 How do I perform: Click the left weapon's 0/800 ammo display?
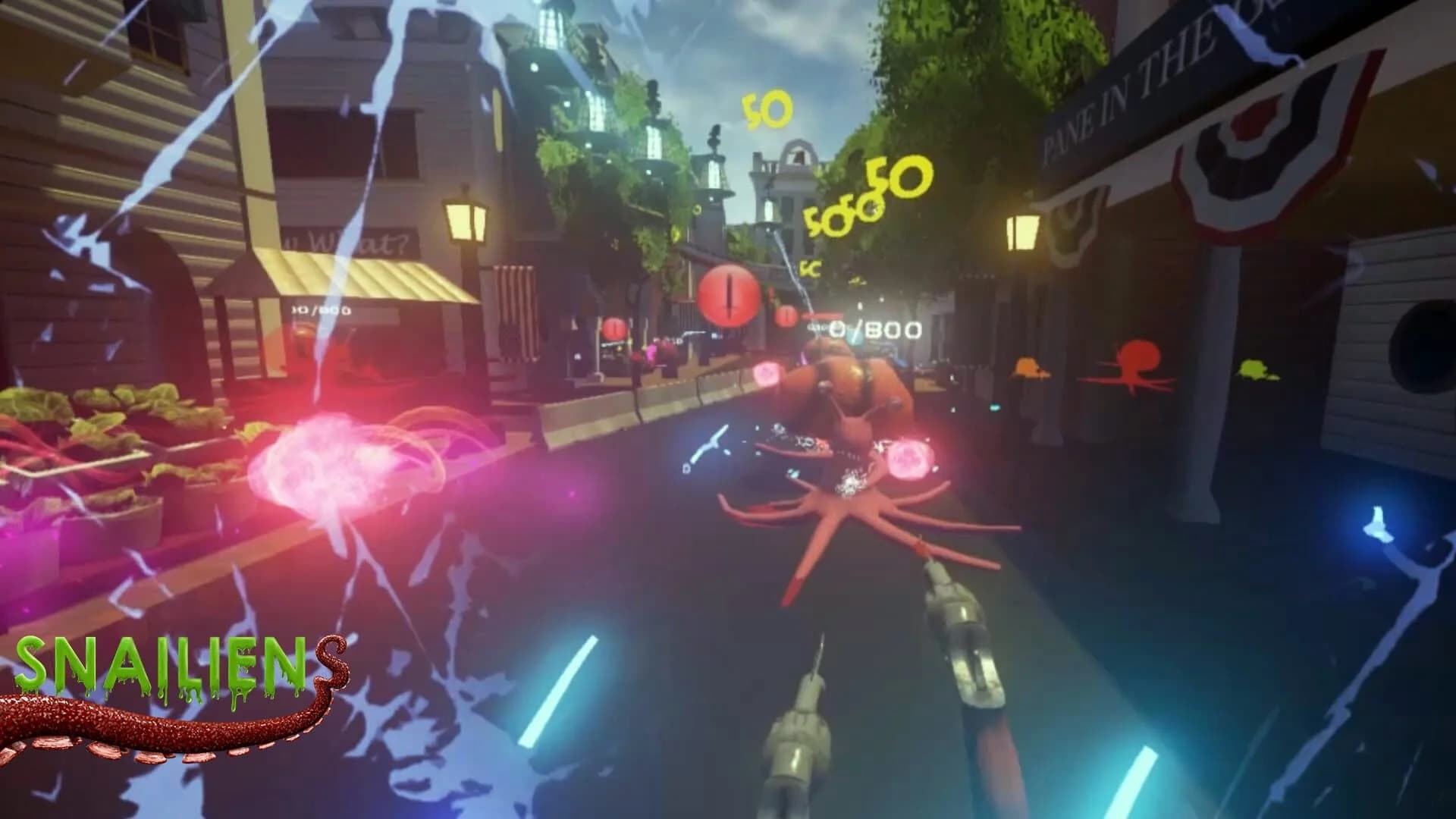coord(324,309)
